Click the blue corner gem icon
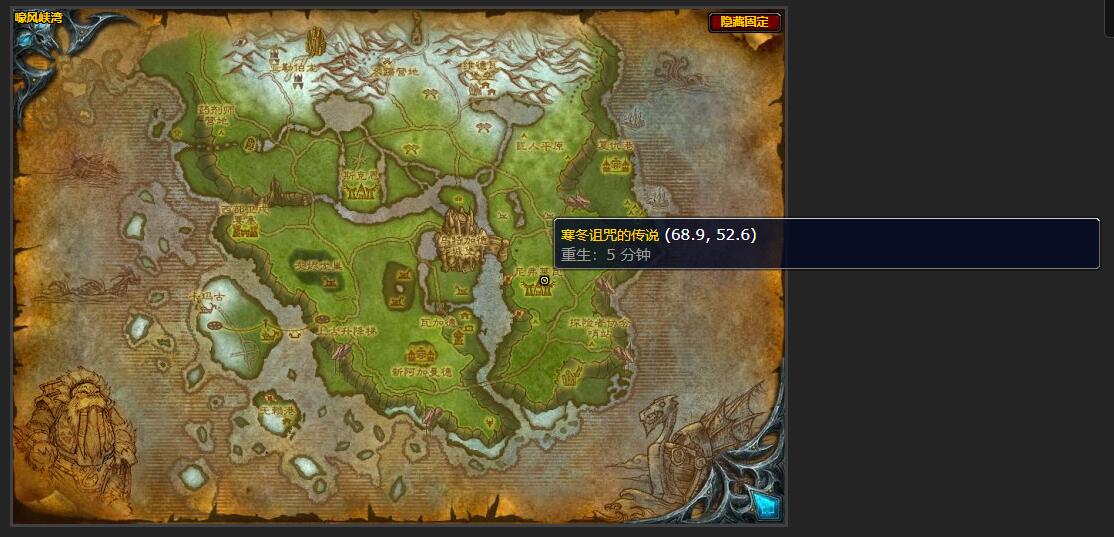Screen dimensions: 1114x537 (765, 505)
